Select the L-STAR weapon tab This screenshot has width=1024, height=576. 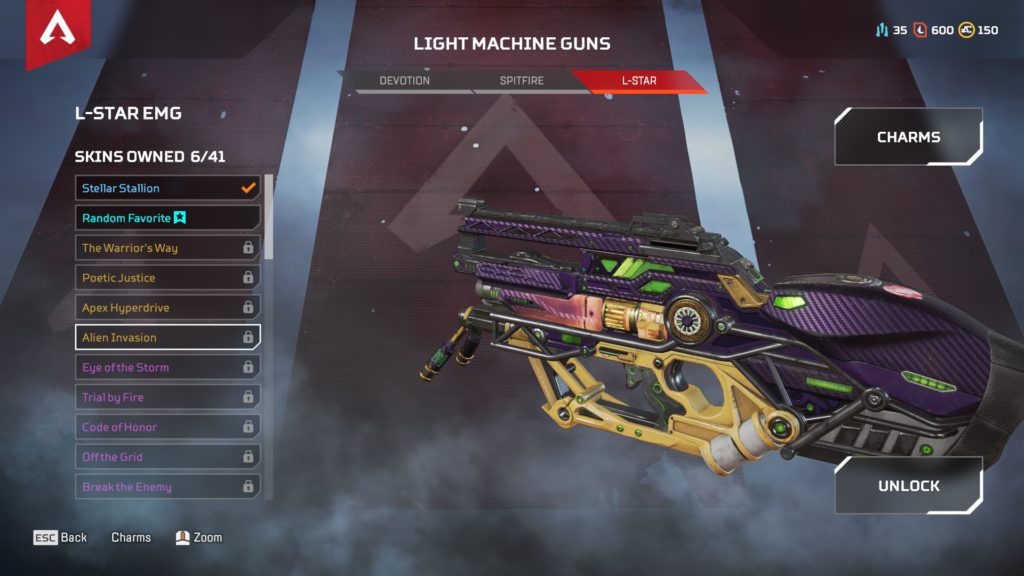coord(638,80)
